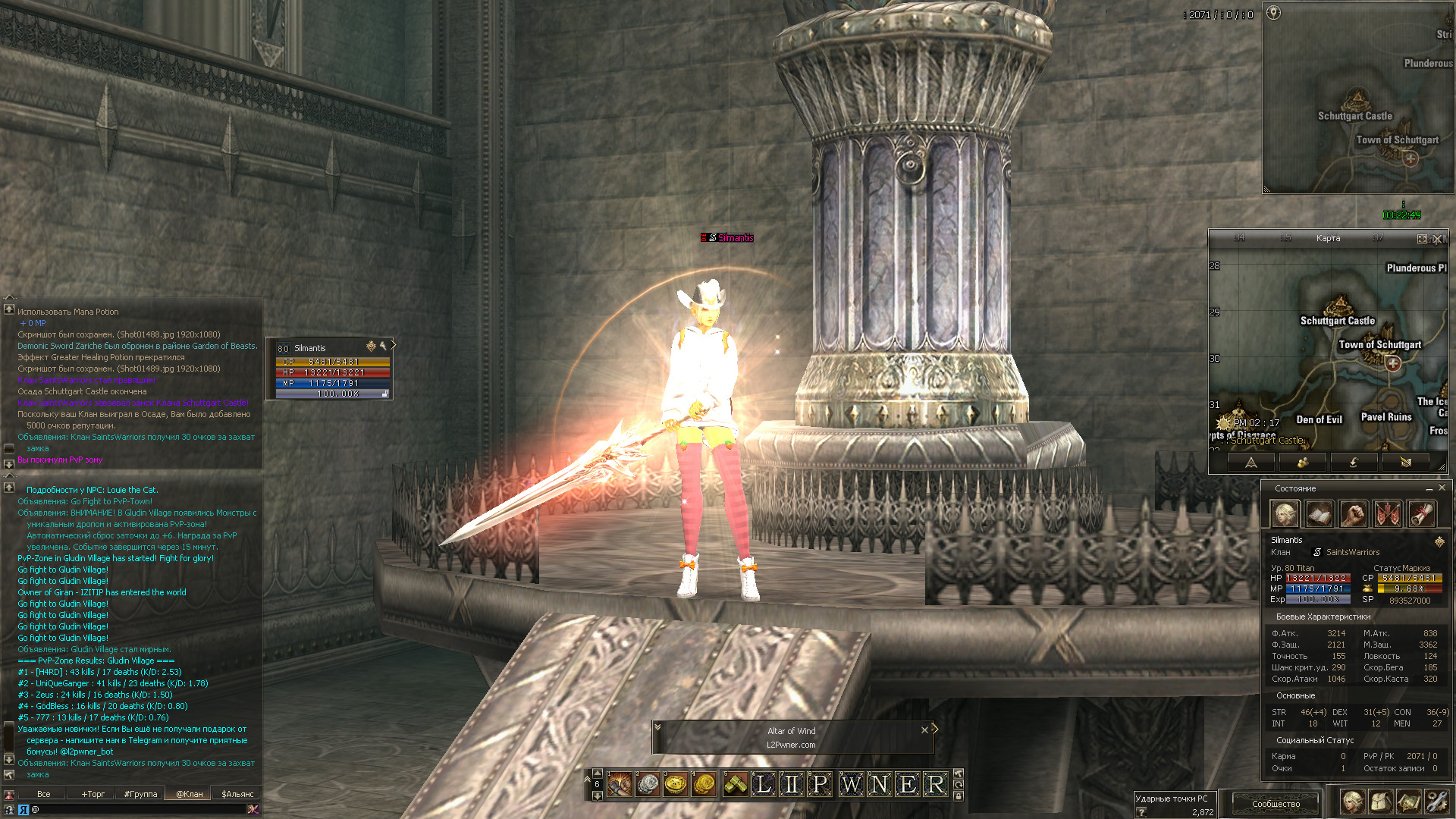Open the +Торг trade chat tab
This screenshot has height=819, width=1456.
pos(93,794)
